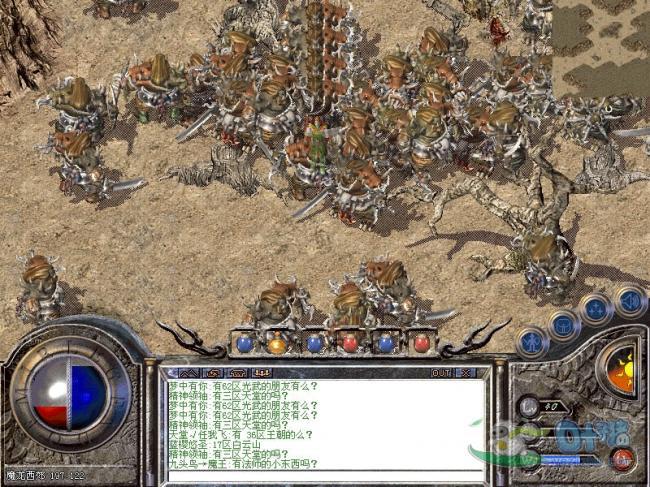This screenshot has height=487, width=650.
Task: Toggle the sound speaker round button
Action: tap(629, 298)
